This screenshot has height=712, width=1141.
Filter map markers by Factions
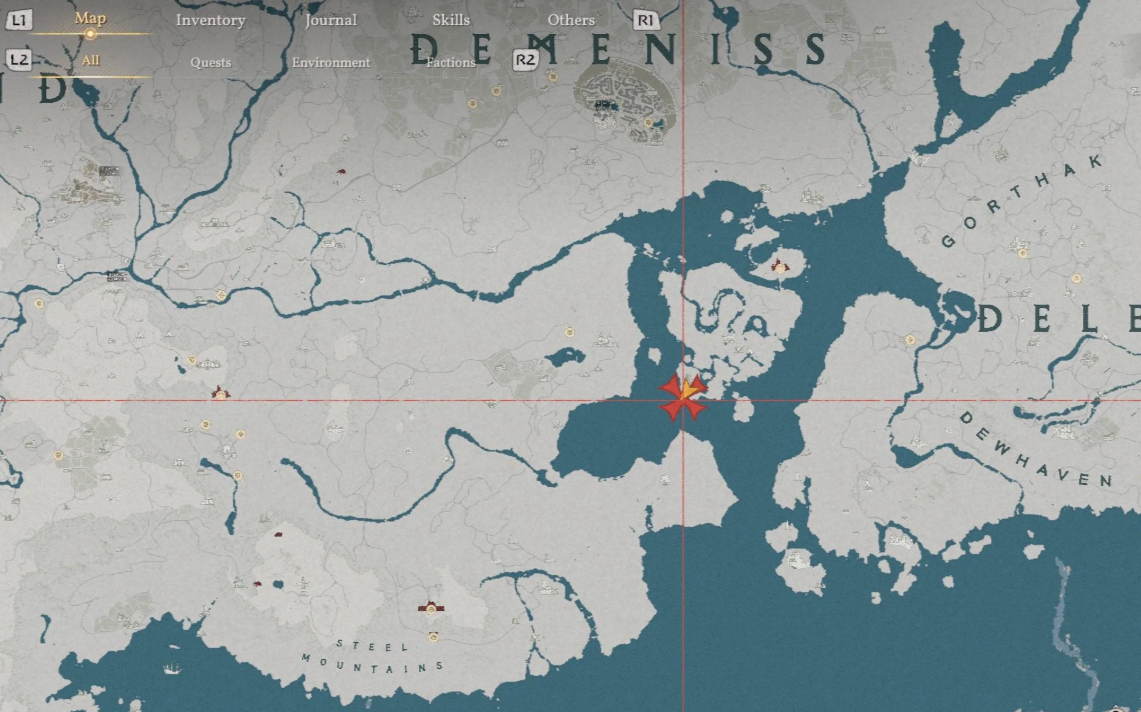tap(451, 62)
